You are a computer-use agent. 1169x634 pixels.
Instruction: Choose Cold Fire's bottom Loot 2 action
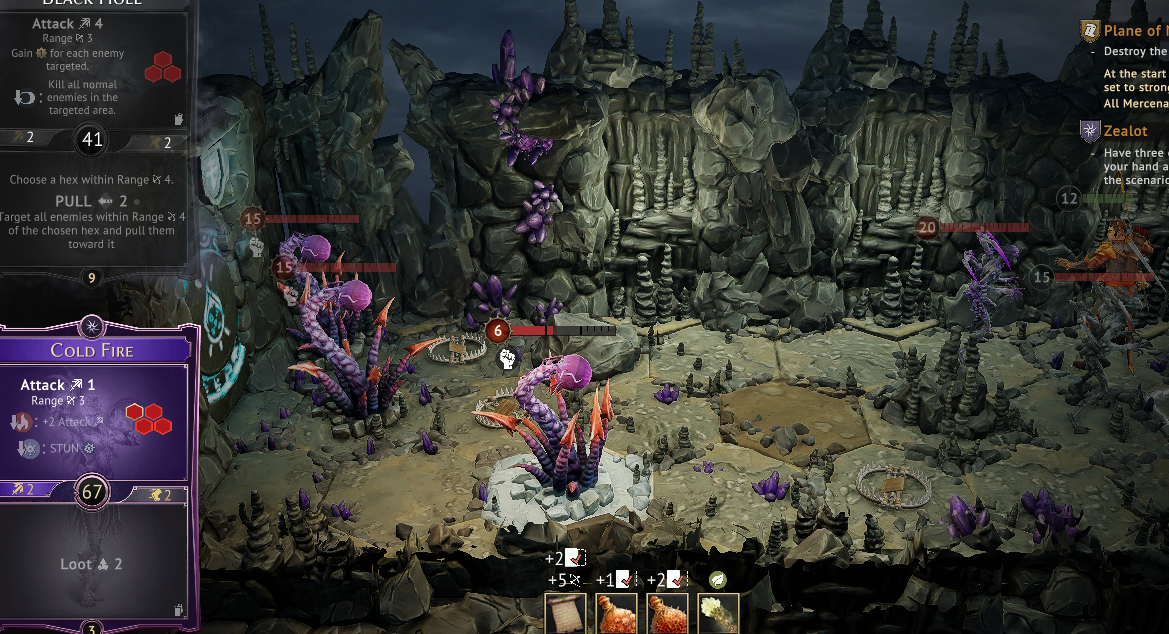[x=92, y=564]
